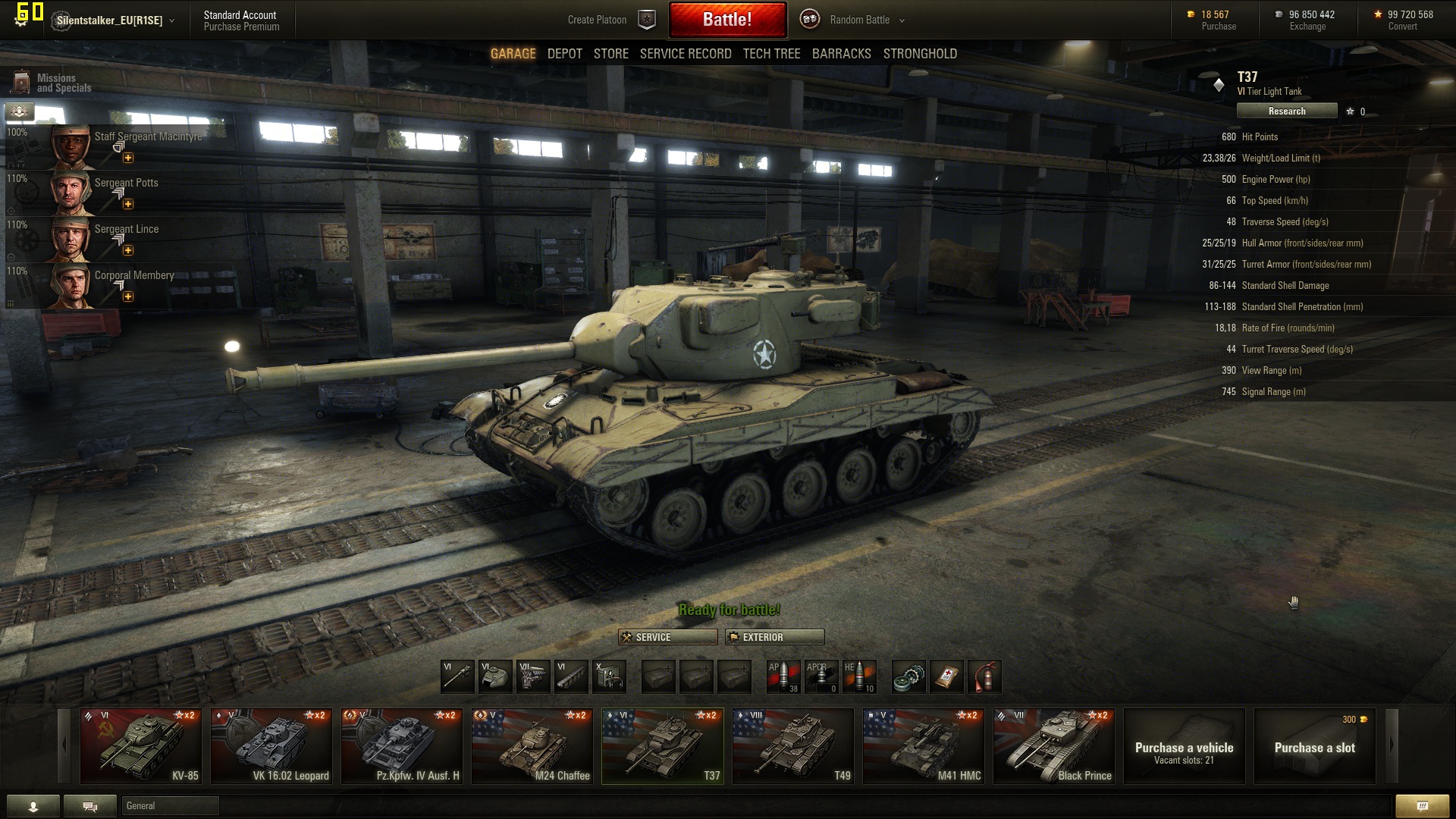Open the Service panel

(x=667, y=637)
